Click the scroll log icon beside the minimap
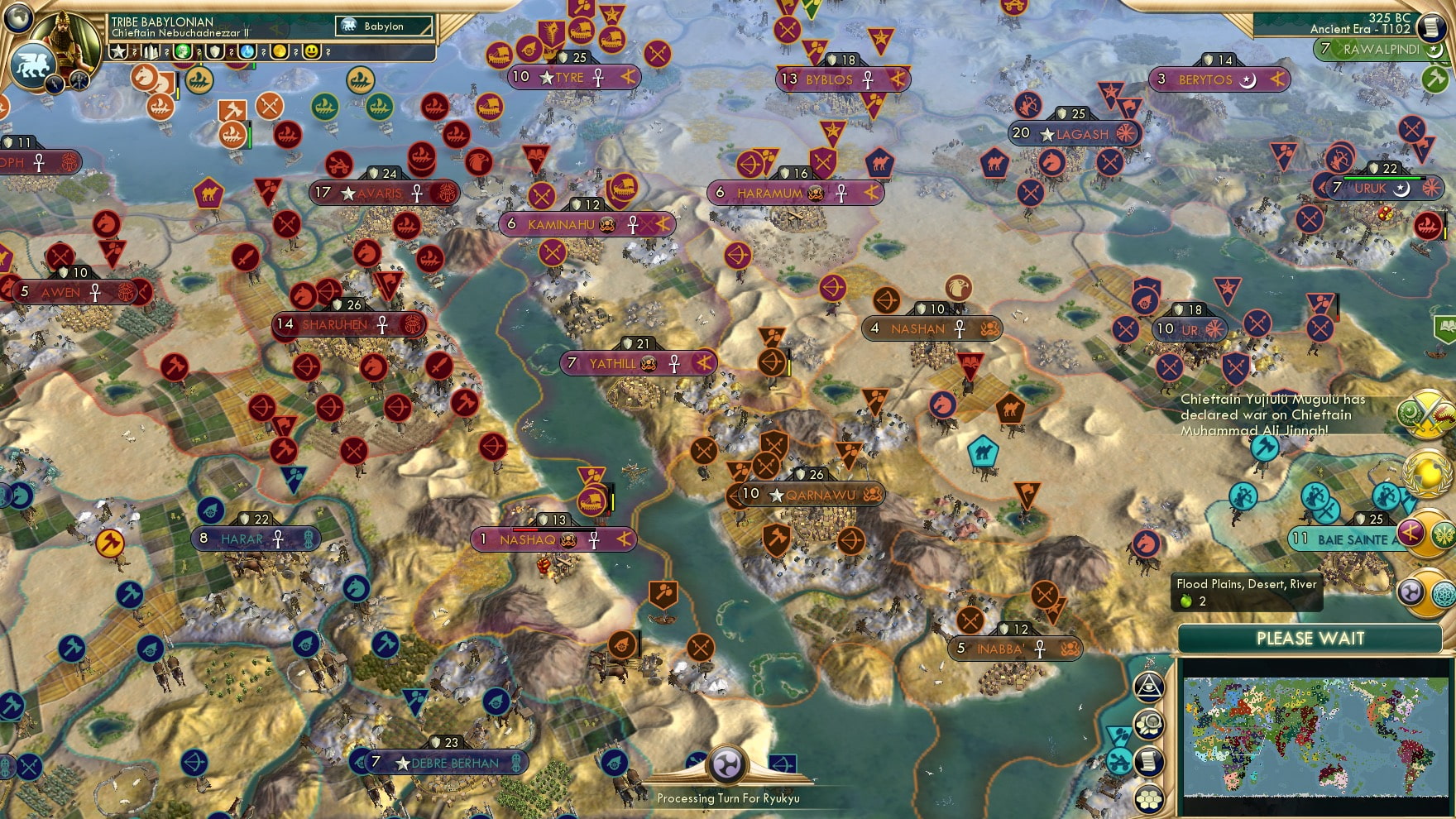Image resolution: width=1456 pixels, height=819 pixels. [1148, 761]
